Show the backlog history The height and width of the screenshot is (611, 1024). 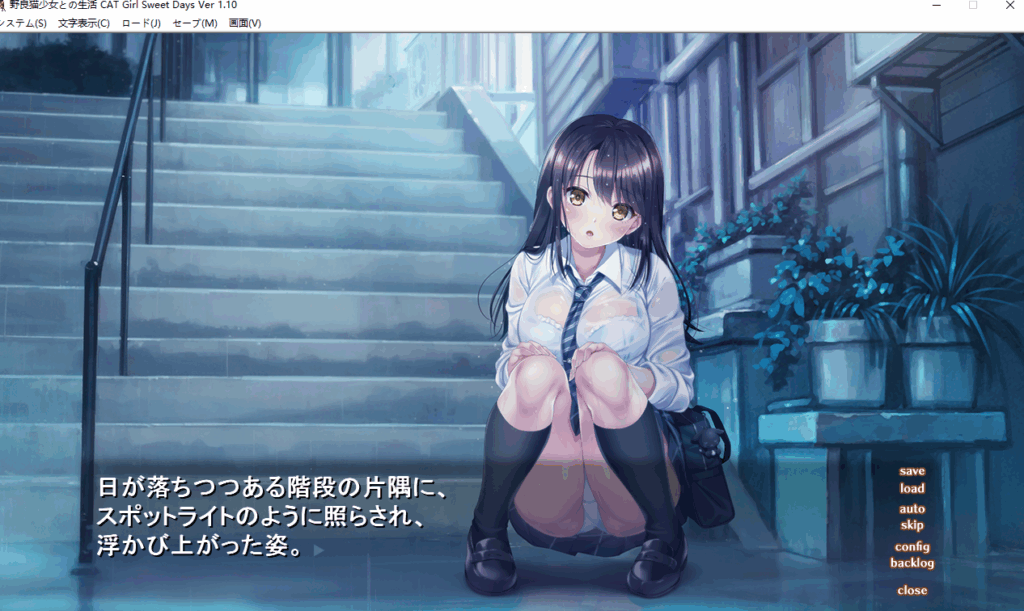[912, 563]
